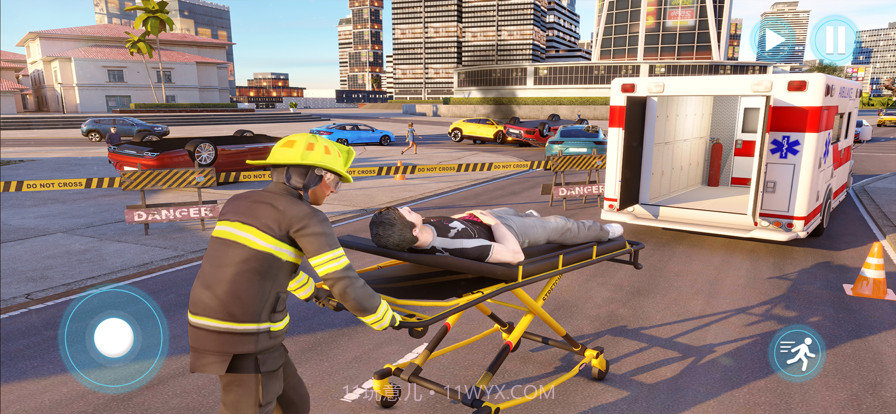Activate the sprint running-man button

pyautogui.click(x=796, y=353)
